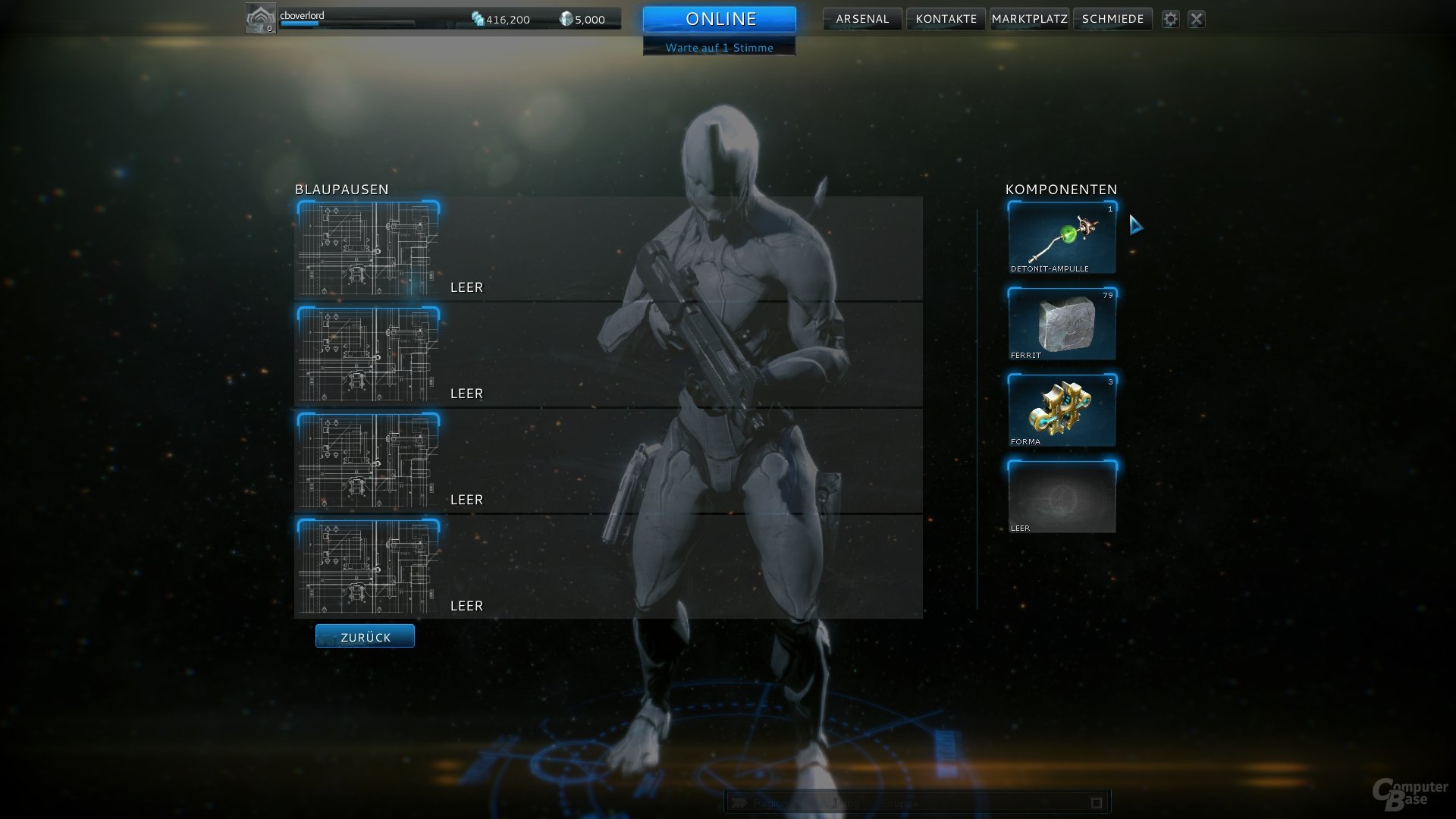1456x819 pixels.
Task: Select the Forma component
Action: (1060, 409)
